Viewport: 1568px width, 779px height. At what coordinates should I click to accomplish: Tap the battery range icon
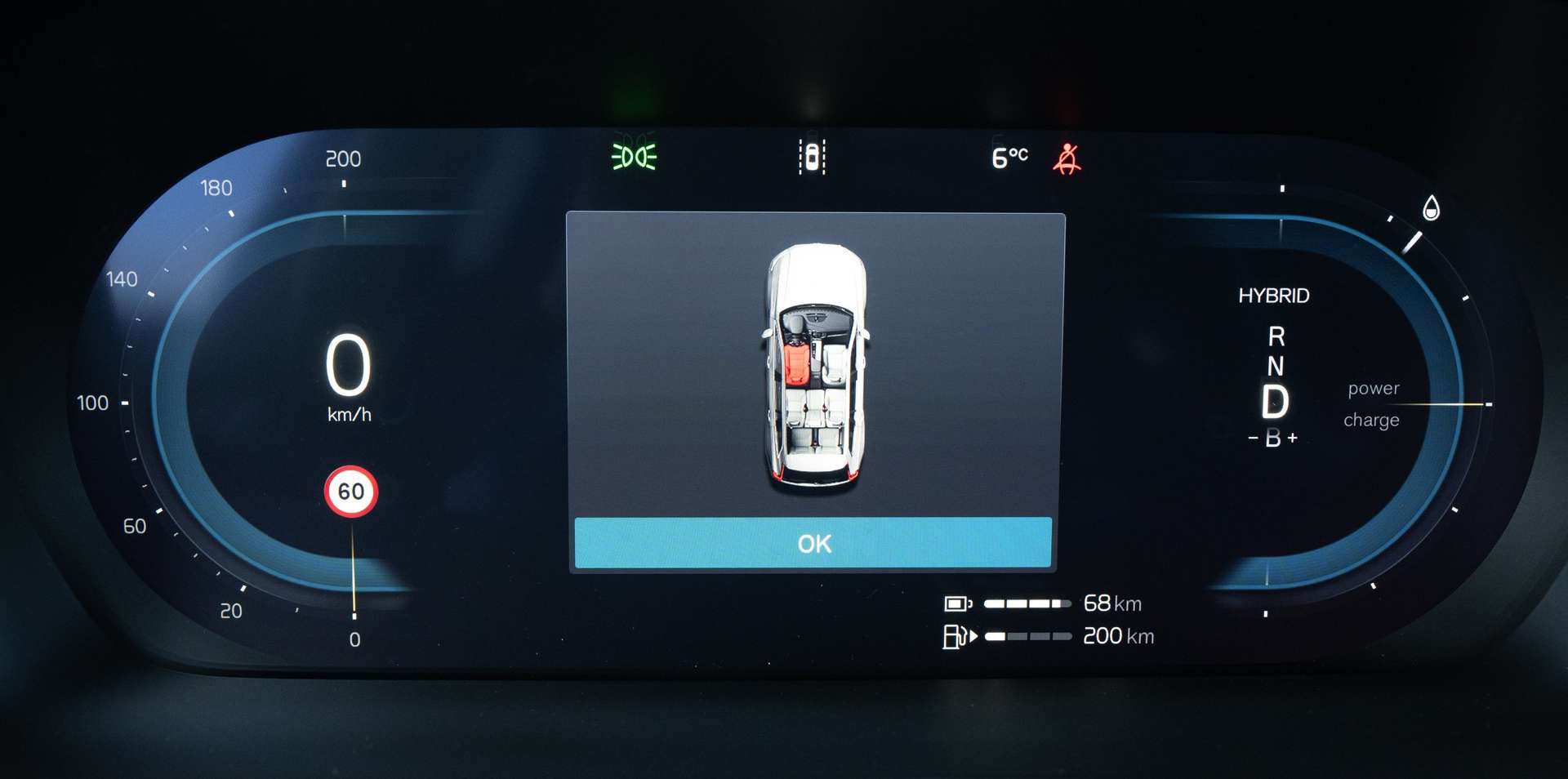click(956, 604)
